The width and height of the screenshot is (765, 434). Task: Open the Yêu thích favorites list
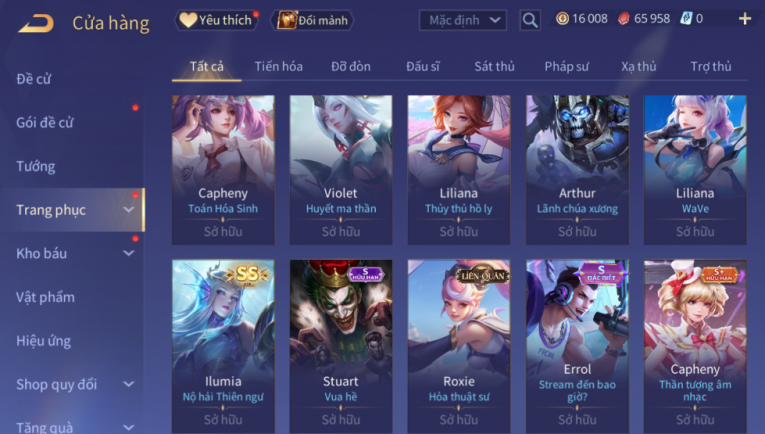217,20
